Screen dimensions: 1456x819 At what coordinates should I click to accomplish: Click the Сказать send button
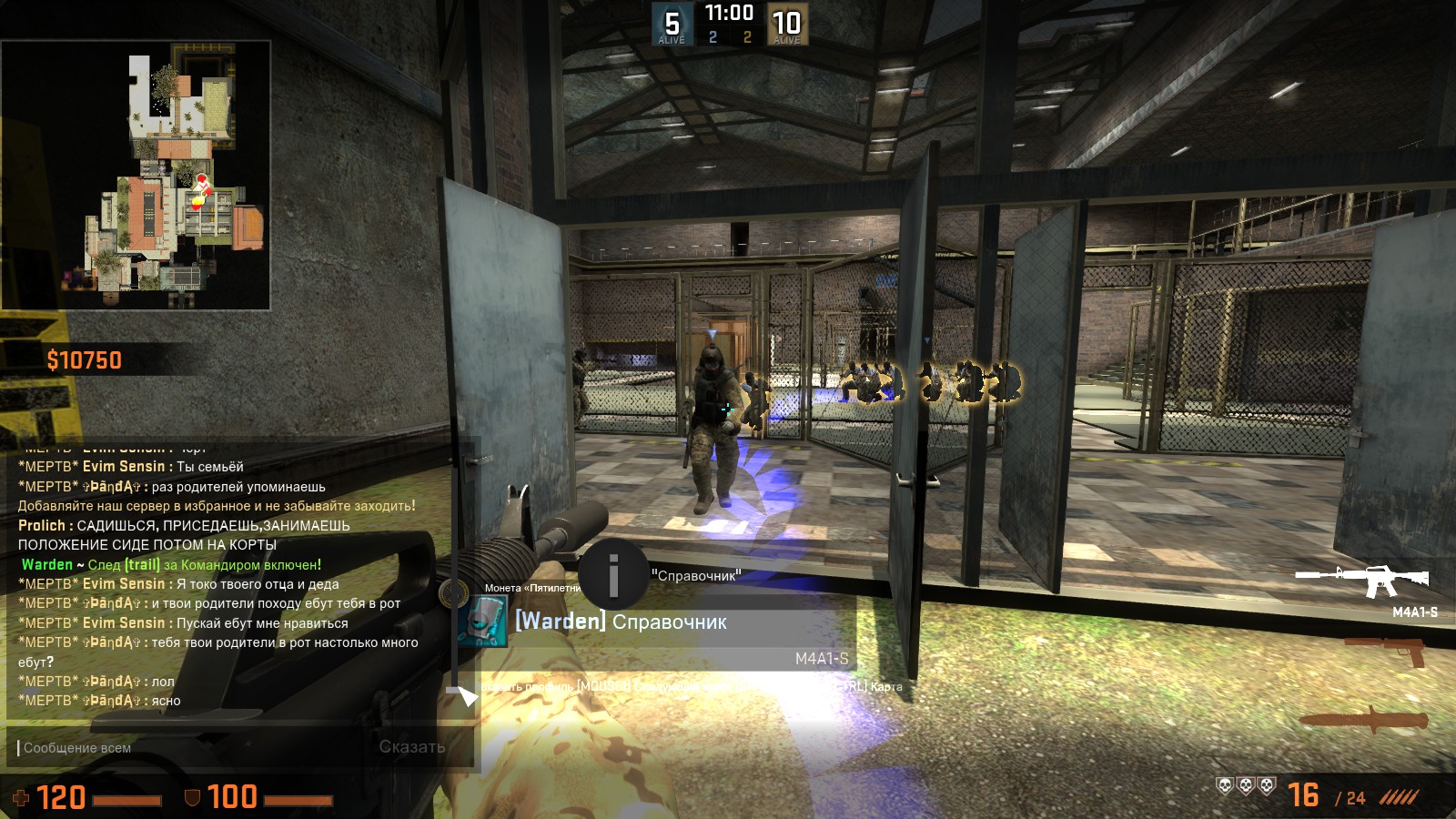[412, 747]
